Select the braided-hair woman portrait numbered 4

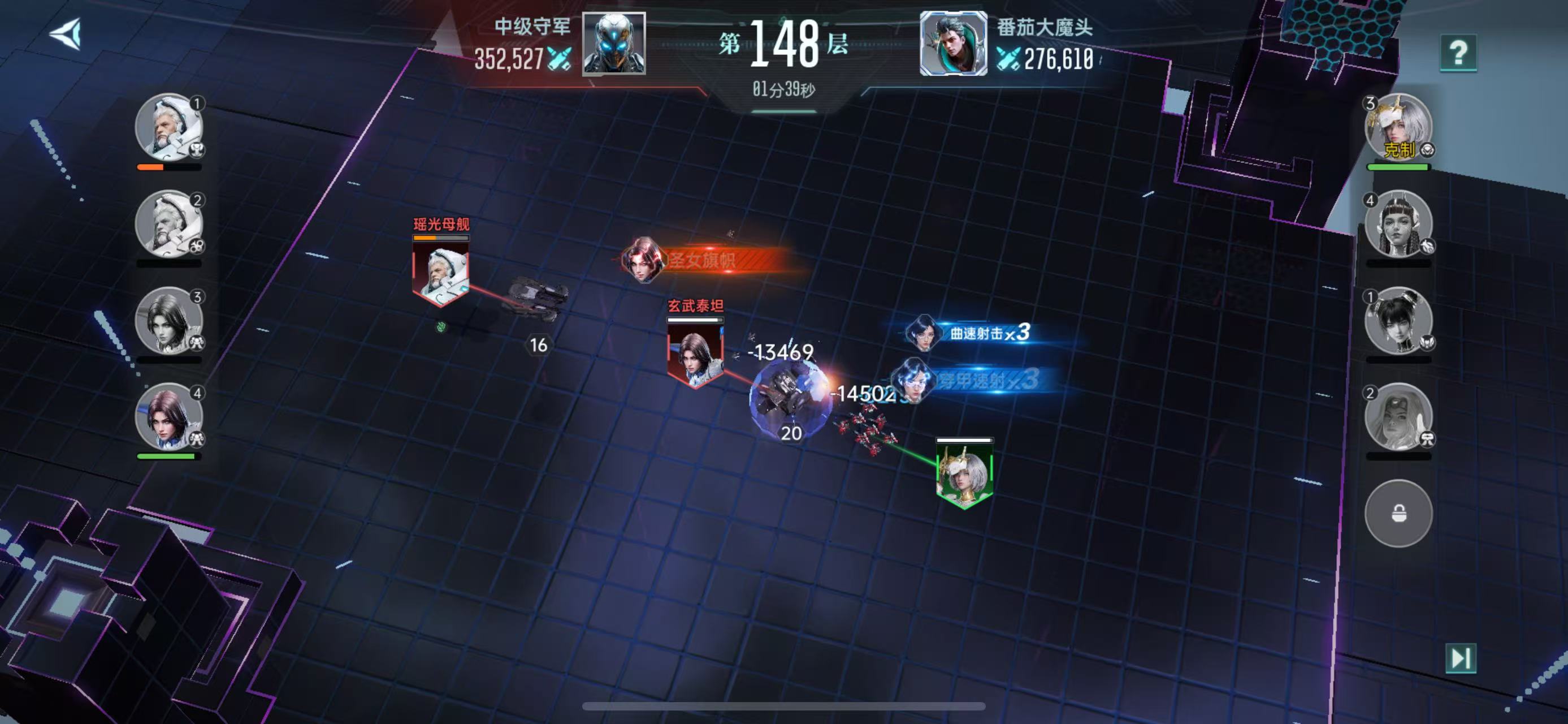(1398, 223)
